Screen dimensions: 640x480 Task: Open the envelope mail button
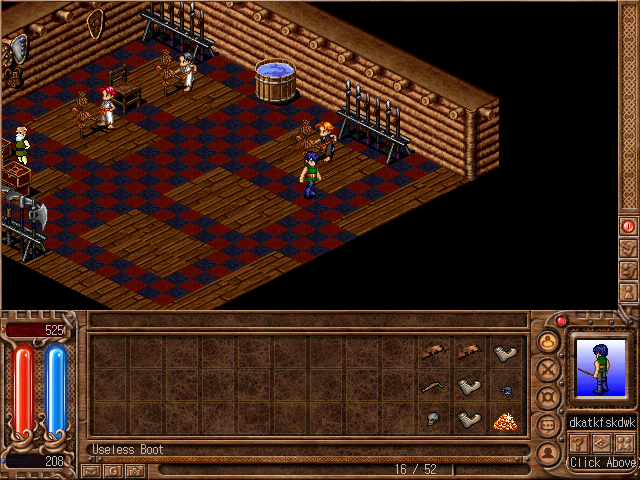coord(92,469)
